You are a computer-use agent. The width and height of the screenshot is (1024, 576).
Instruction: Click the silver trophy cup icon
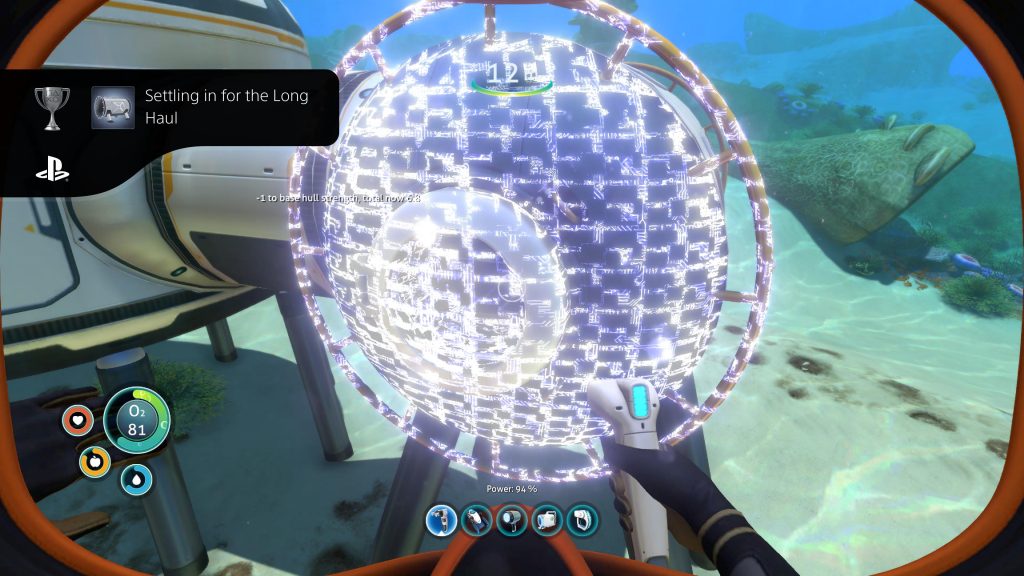coord(51,105)
